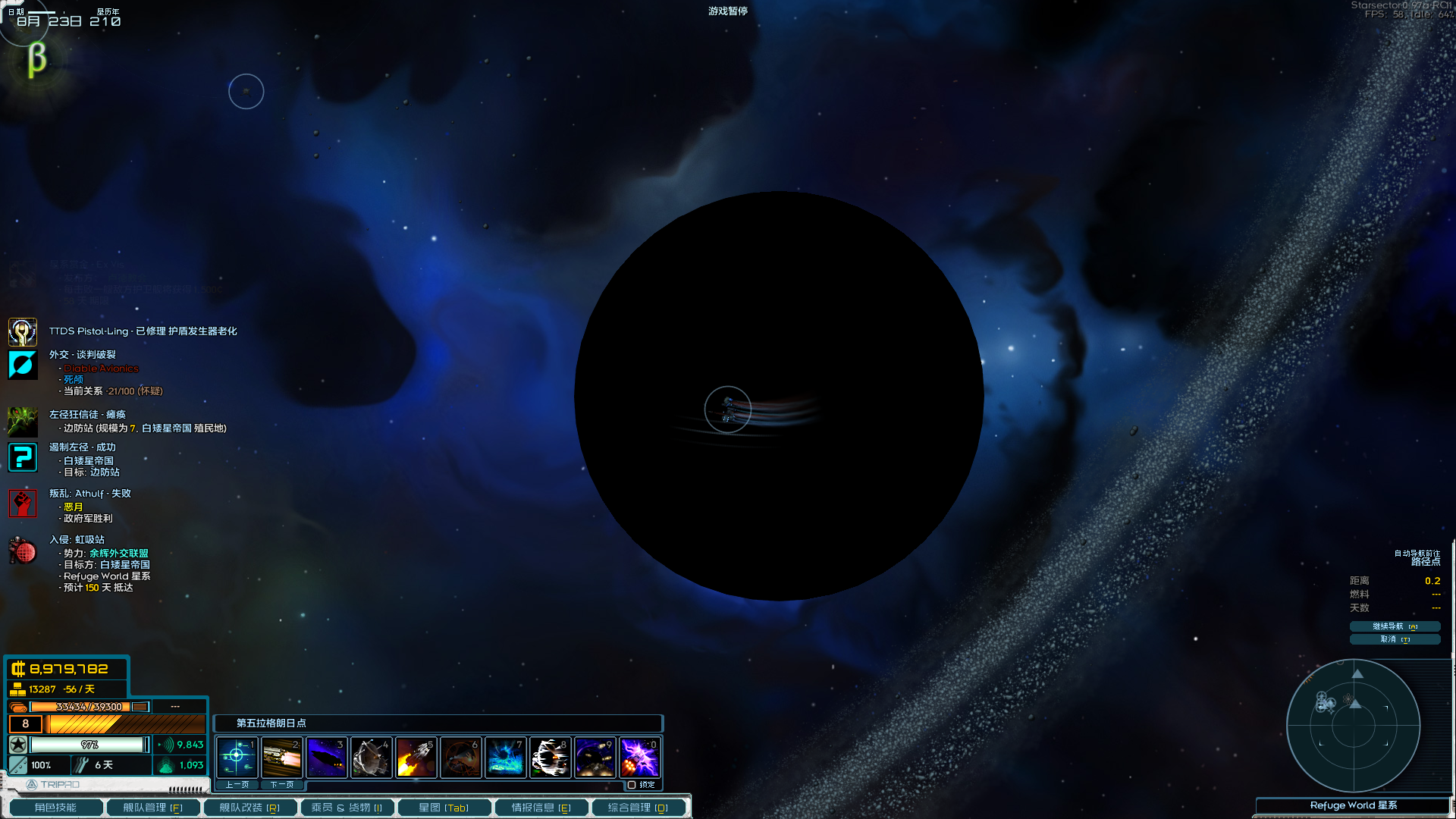Toggle the 锁定 lock checkbox
This screenshot has height=819, width=1456.
pyautogui.click(x=632, y=785)
